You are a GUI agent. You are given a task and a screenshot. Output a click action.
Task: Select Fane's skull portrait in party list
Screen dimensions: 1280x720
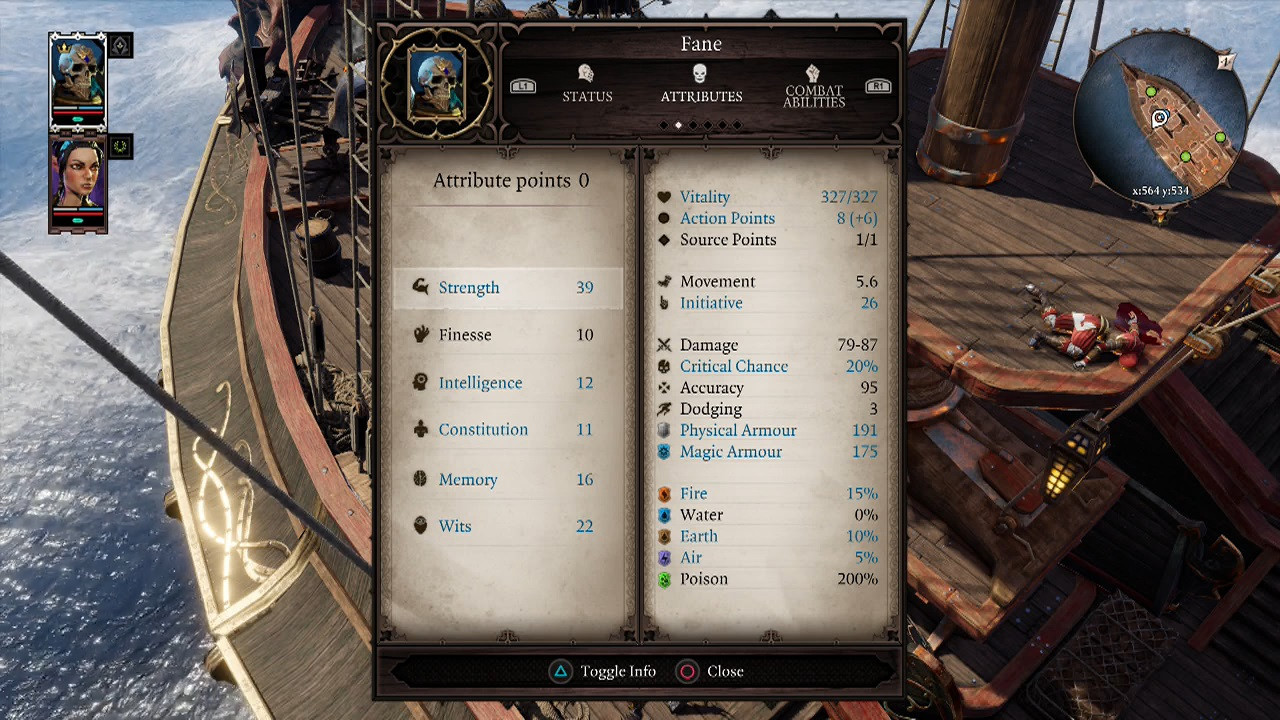point(78,78)
